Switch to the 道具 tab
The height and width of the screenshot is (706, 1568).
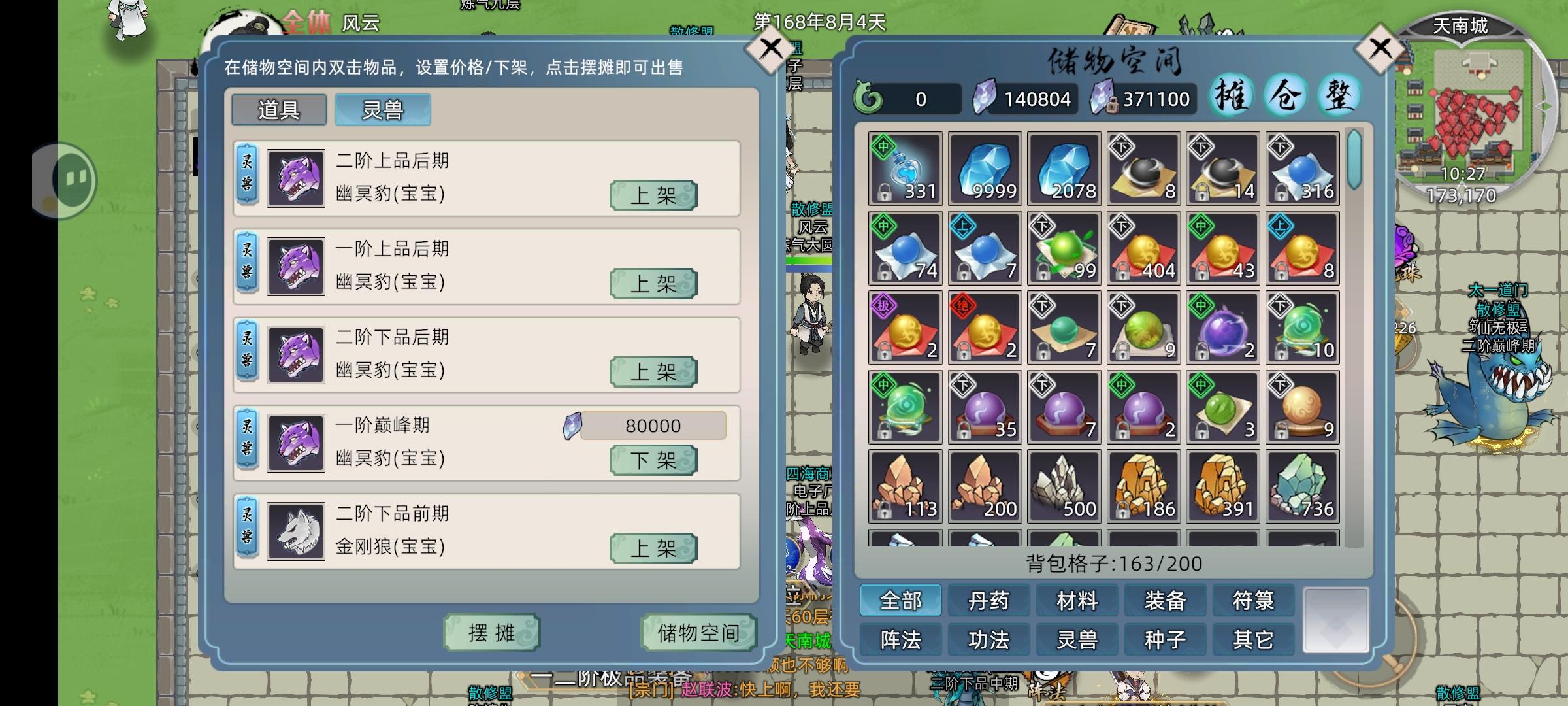point(279,110)
